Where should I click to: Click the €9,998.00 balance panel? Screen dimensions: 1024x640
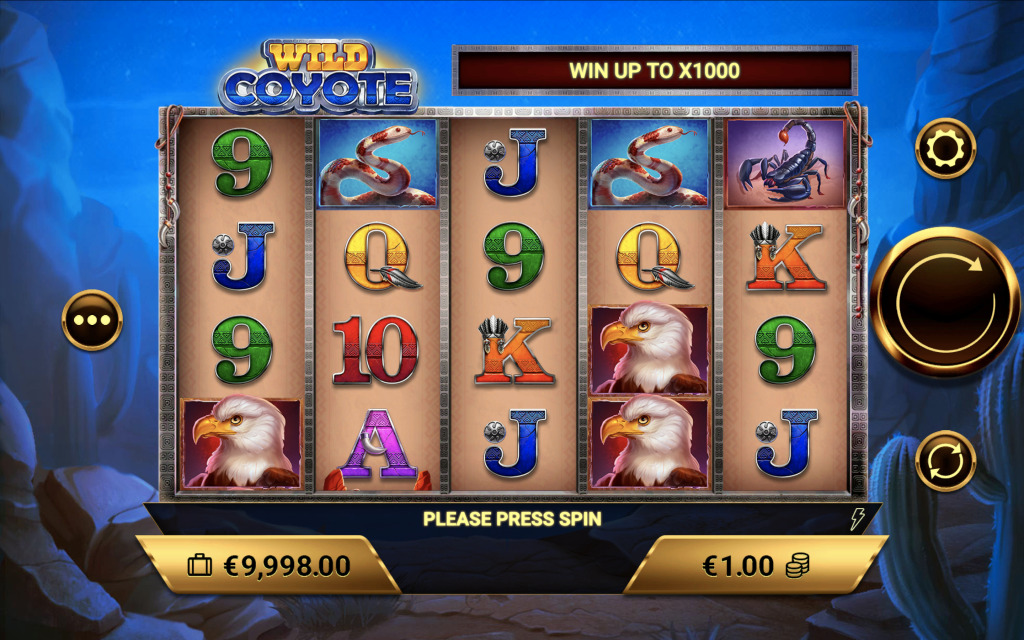click(268, 565)
